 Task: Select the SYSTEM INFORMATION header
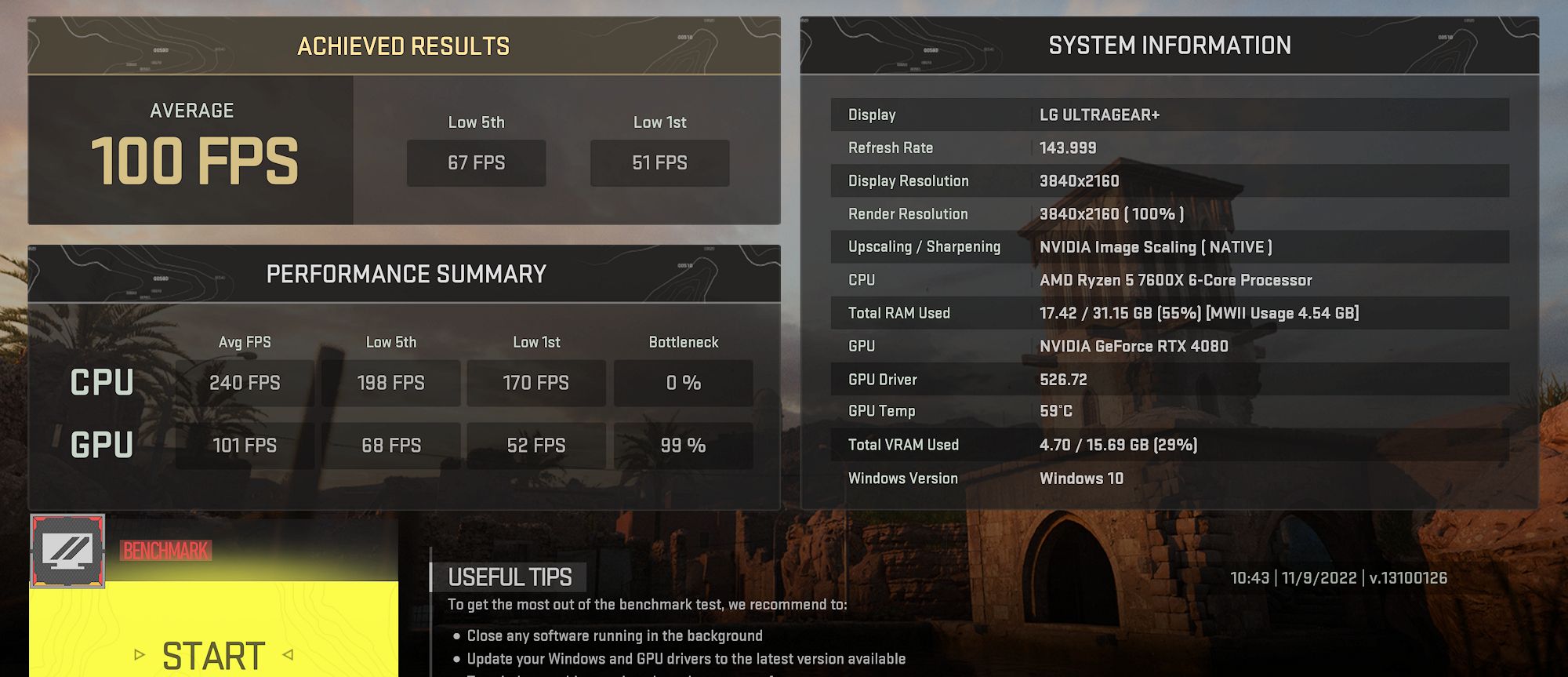(x=1171, y=45)
